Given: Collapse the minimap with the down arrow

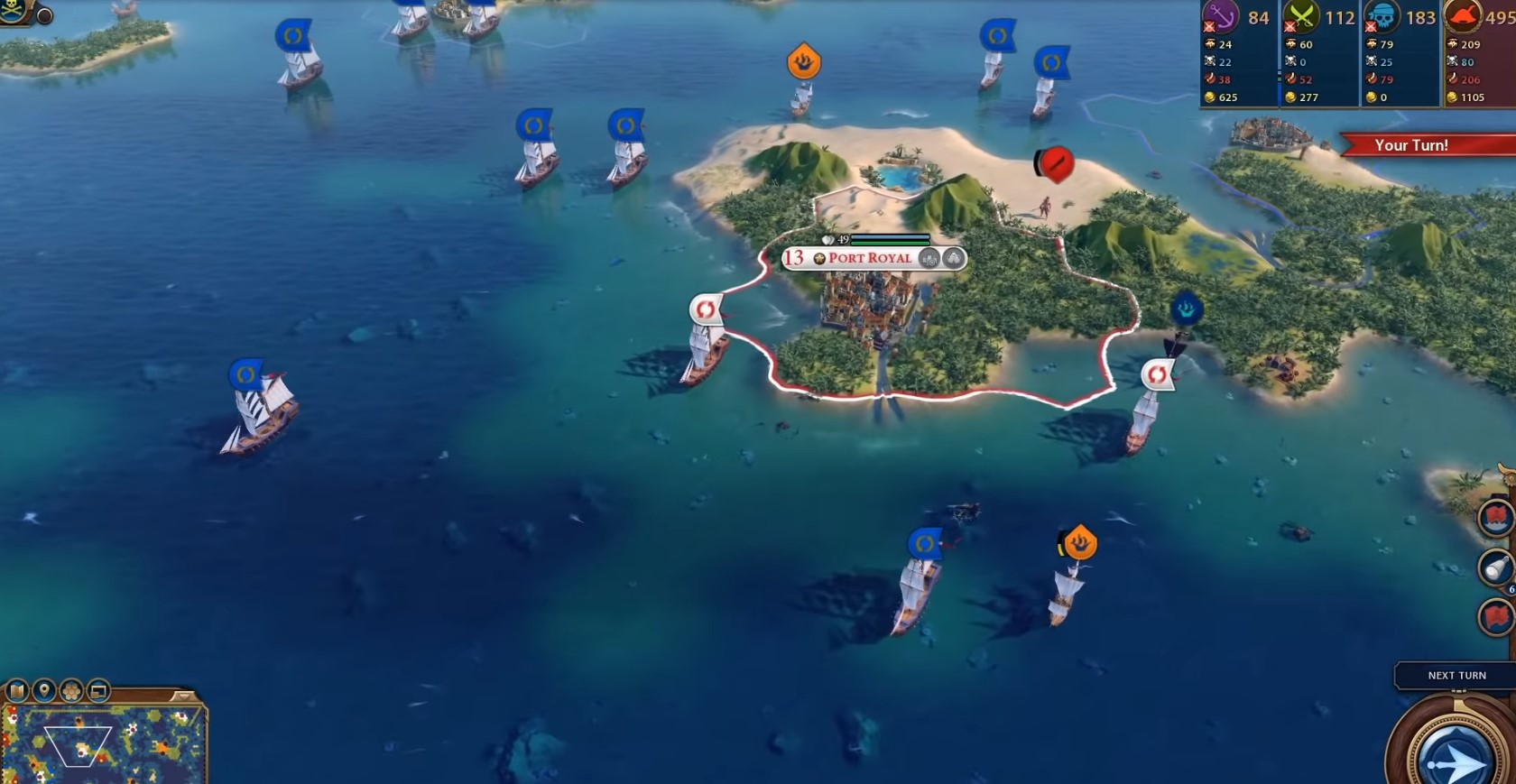Looking at the screenshot, I should [183, 696].
